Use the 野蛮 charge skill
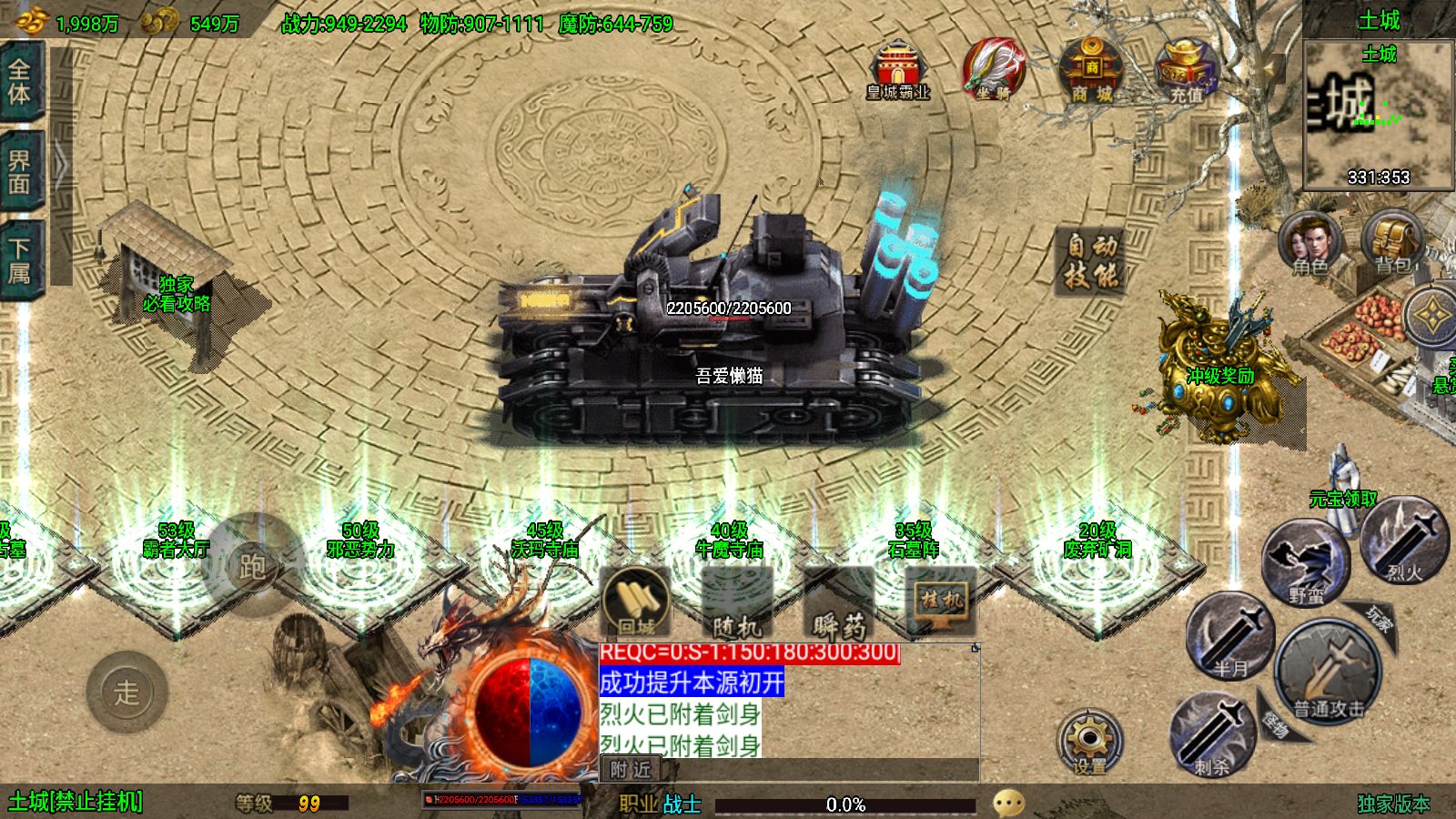Image resolution: width=1456 pixels, height=819 pixels. (x=1307, y=564)
